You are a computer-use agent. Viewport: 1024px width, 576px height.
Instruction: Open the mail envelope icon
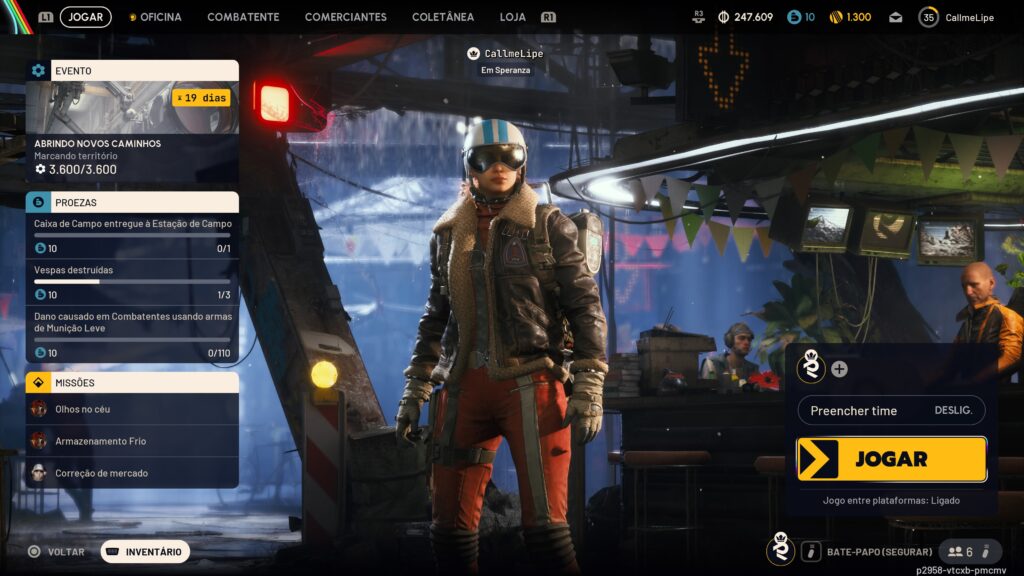[x=895, y=17]
